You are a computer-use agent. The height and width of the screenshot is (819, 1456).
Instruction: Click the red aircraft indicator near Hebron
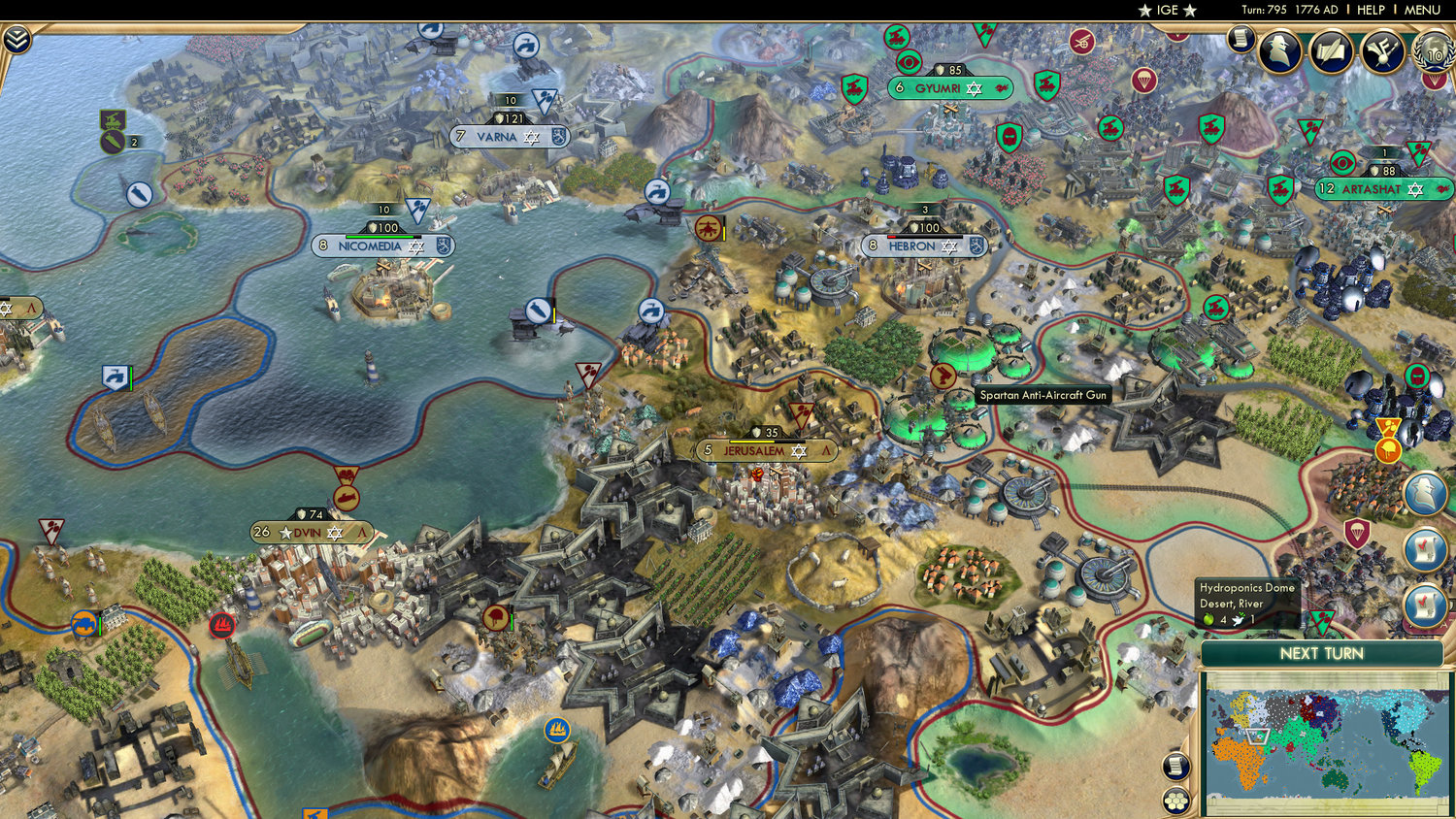[x=708, y=229]
